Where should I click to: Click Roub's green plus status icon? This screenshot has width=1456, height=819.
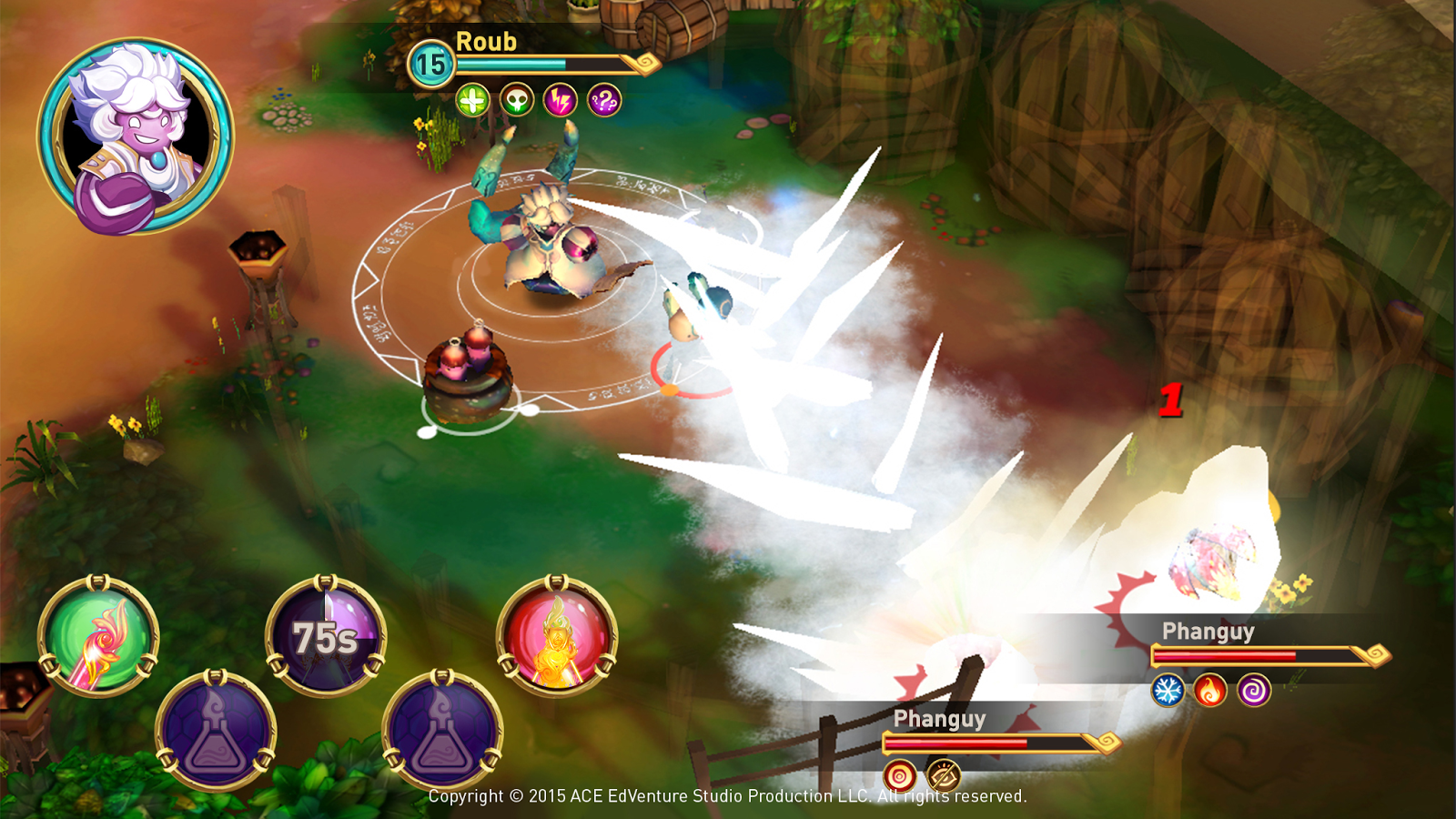[x=472, y=100]
